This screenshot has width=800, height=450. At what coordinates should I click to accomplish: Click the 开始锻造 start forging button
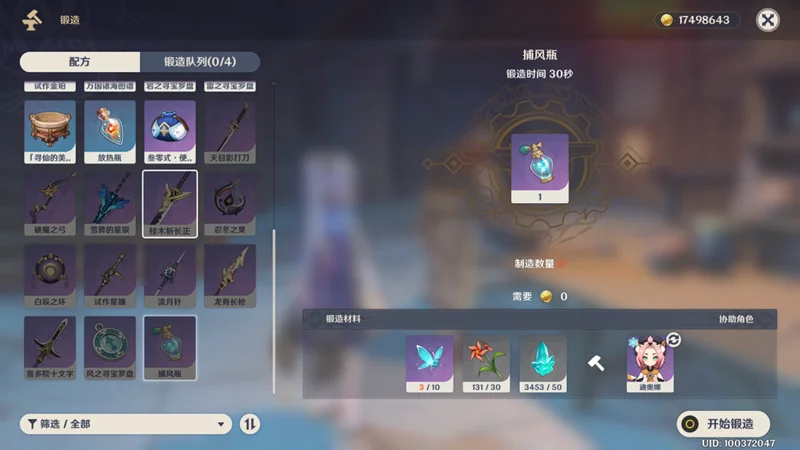pyautogui.click(x=723, y=423)
